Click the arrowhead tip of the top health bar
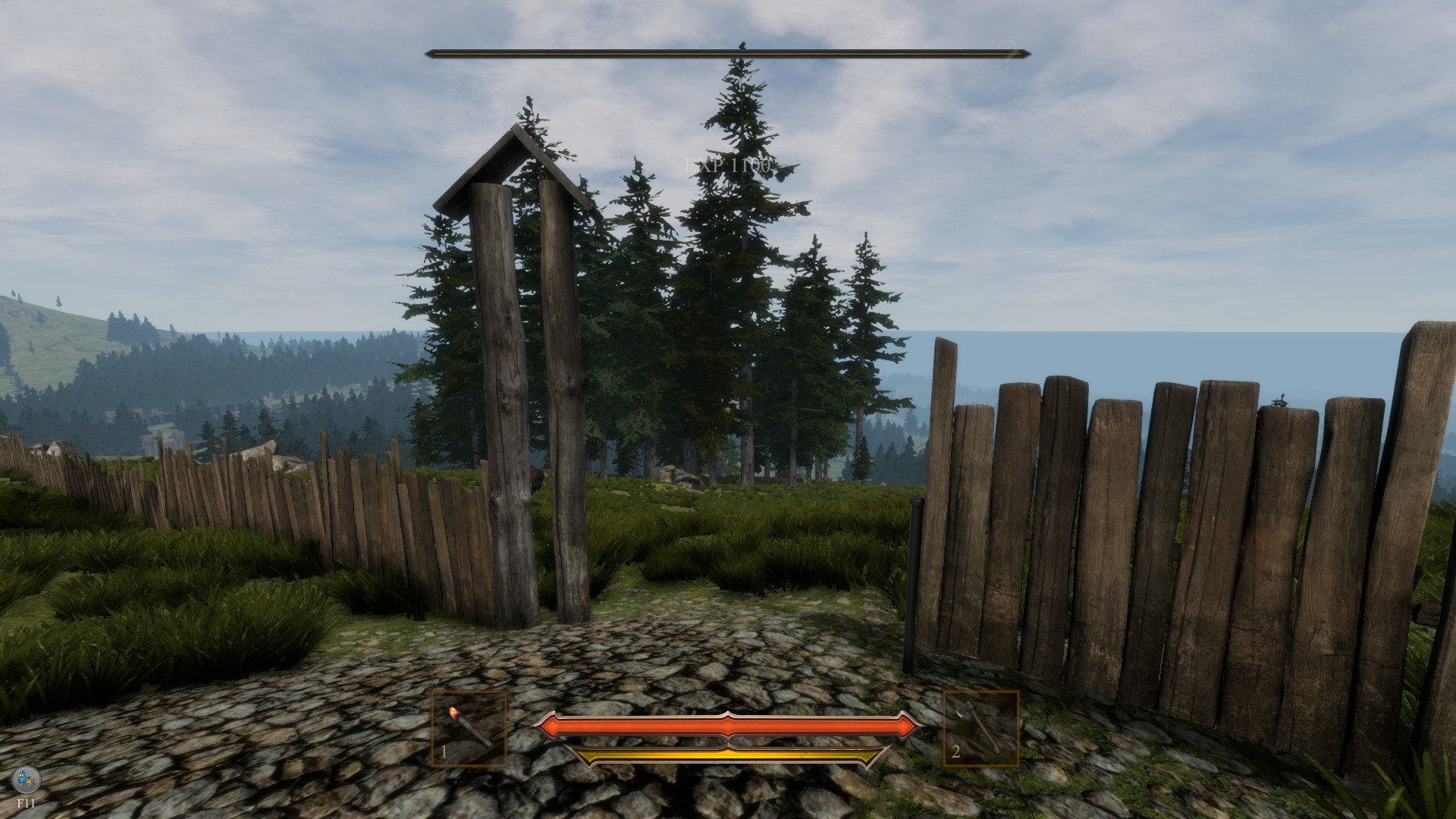 pyautogui.click(x=1028, y=54)
